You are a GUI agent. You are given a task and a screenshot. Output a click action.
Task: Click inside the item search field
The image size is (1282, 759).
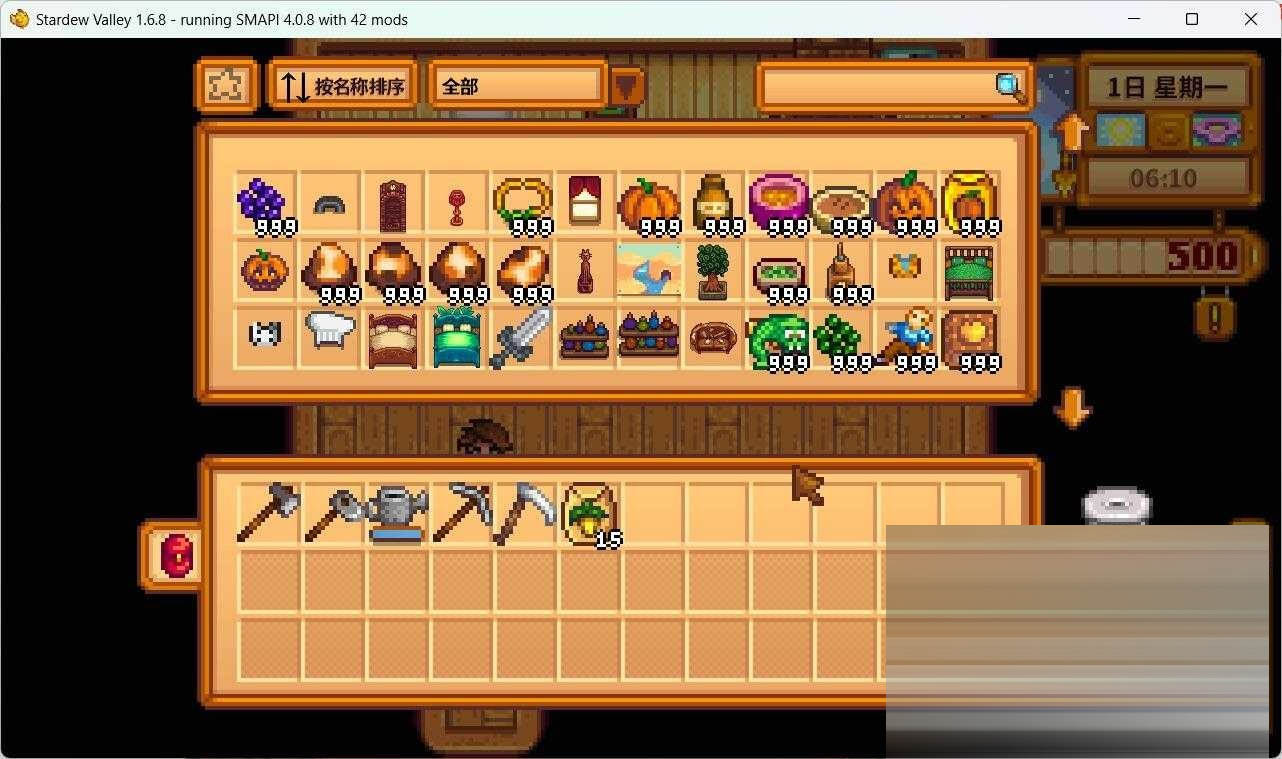pyautogui.click(x=880, y=87)
